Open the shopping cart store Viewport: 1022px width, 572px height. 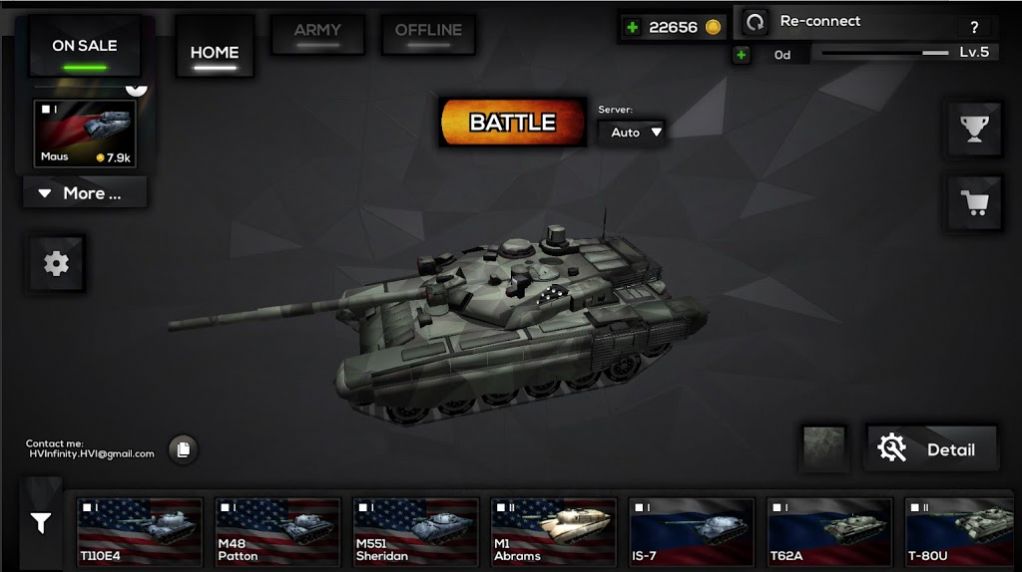(974, 203)
